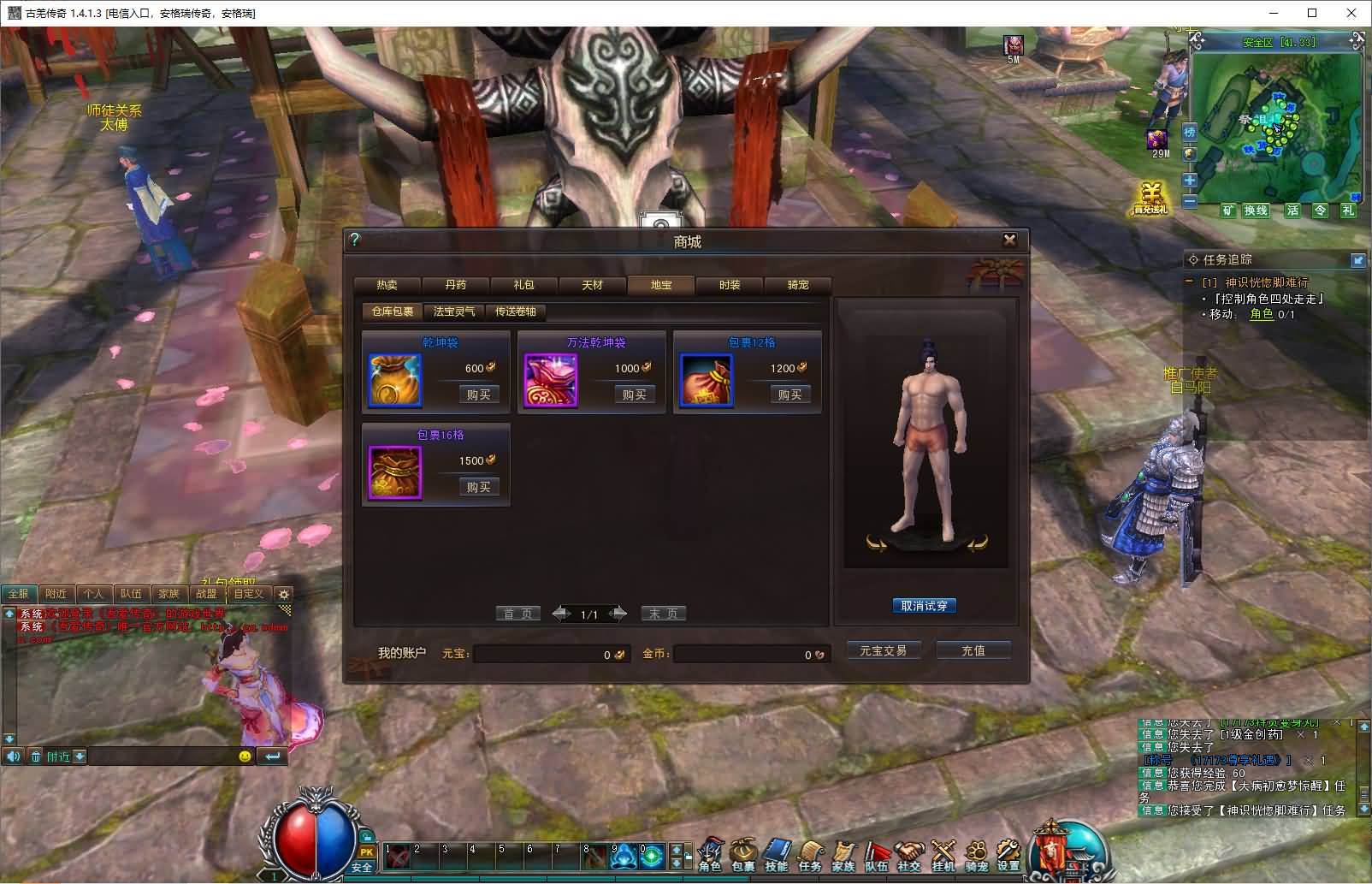Select the 时装 category tab
This screenshot has height=884, width=1372.
730,285
